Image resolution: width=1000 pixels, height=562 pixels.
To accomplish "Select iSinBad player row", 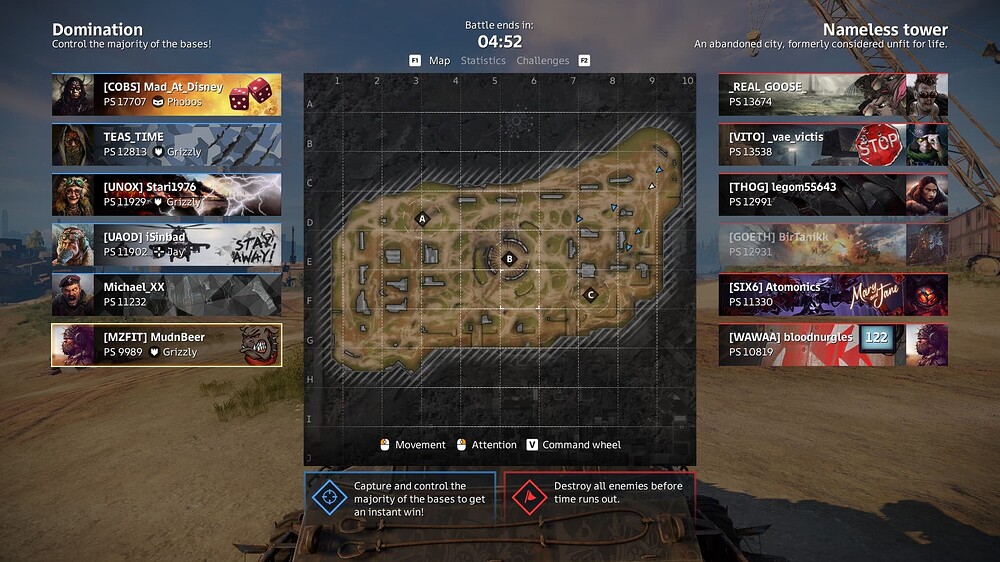I will point(166,244).
